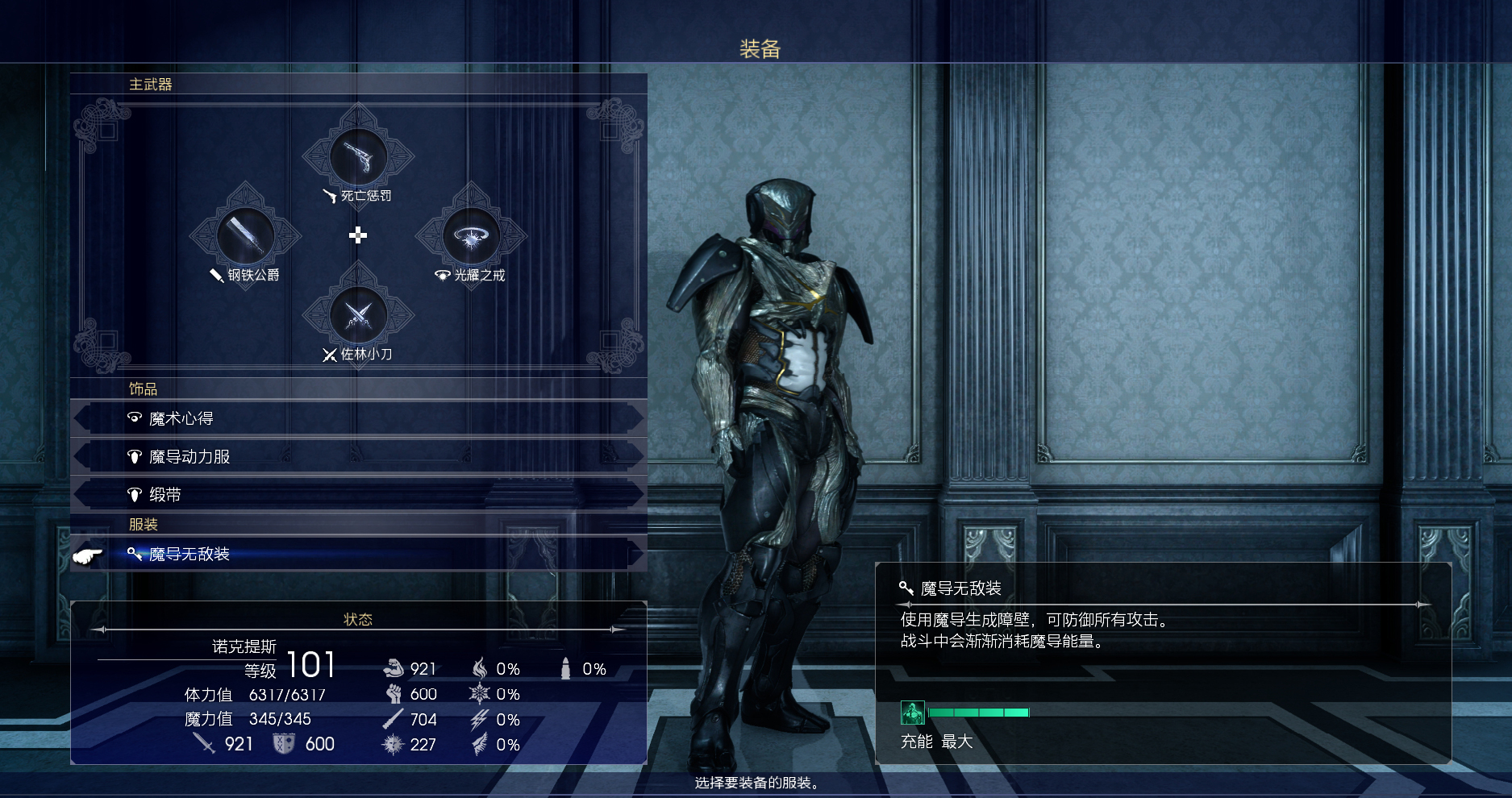This screenshot has height=798, width=1512.
Task: Pick the 佐林小刀 daggers weapon slot
Action: click(x=358, y=315)
